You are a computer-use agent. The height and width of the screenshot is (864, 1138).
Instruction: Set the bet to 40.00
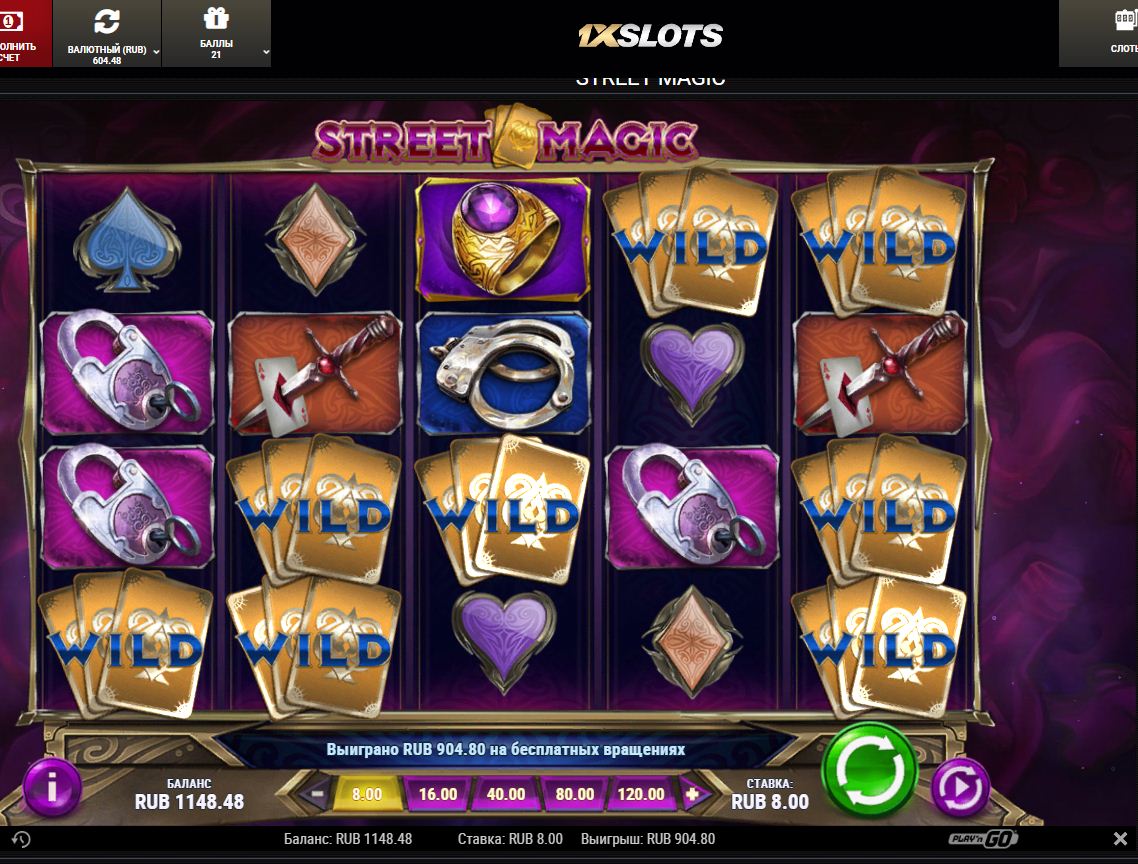click(506, 795)
